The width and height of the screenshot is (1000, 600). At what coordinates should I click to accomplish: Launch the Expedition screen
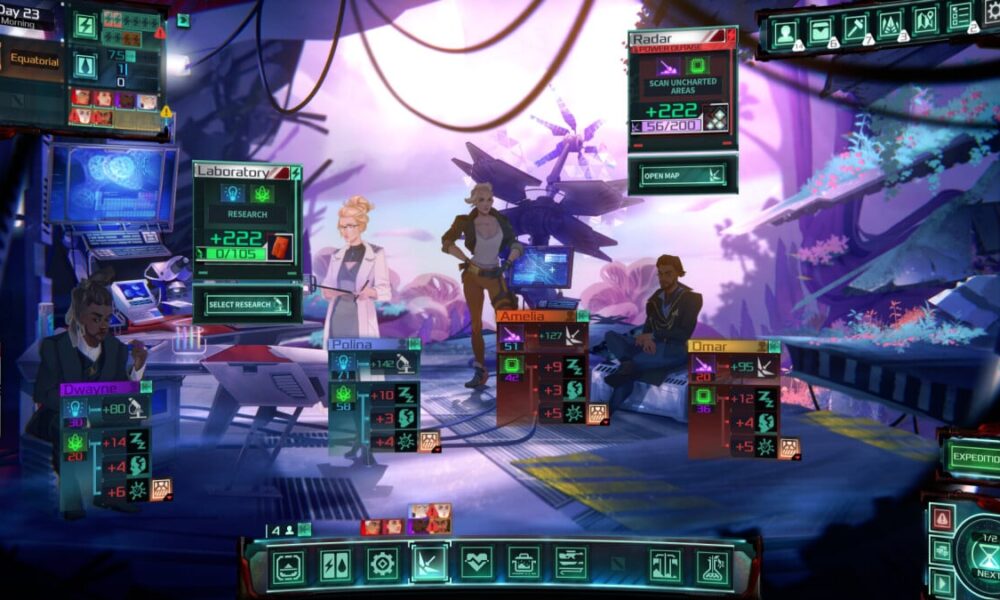pyautogui.click(x=972, y=457)
